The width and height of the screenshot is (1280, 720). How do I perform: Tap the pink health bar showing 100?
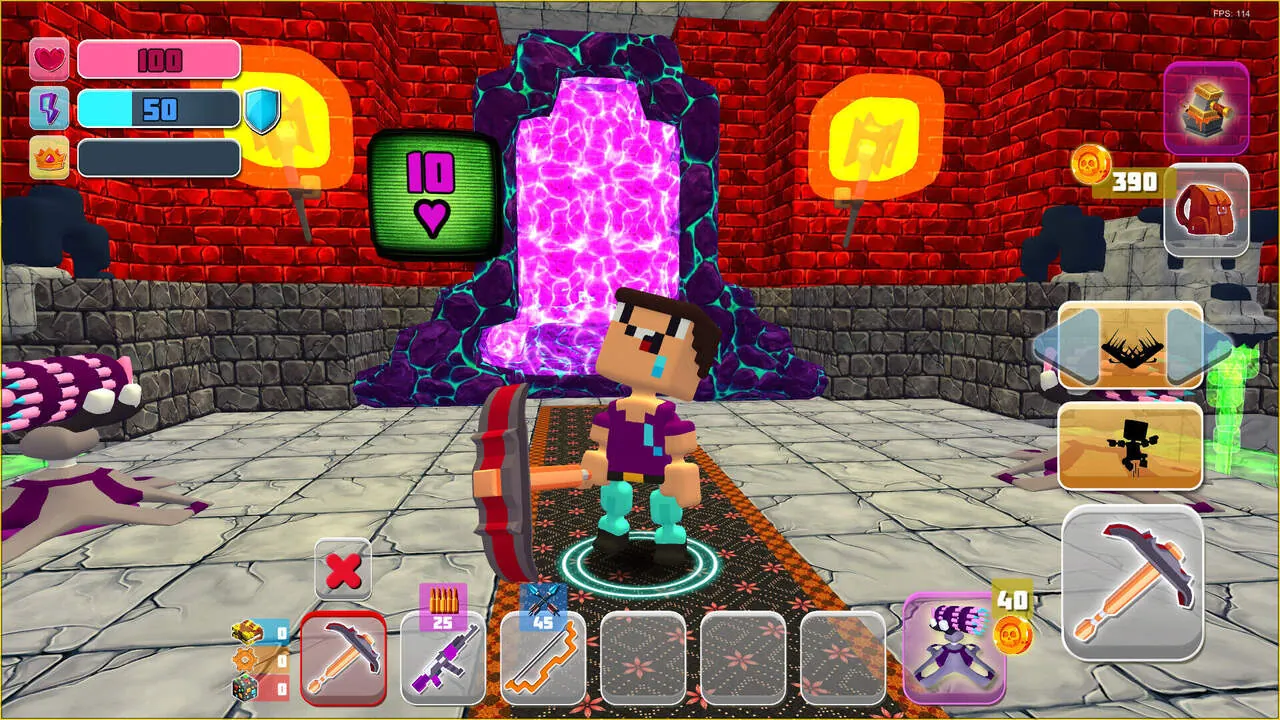click(x=160, y=60)
